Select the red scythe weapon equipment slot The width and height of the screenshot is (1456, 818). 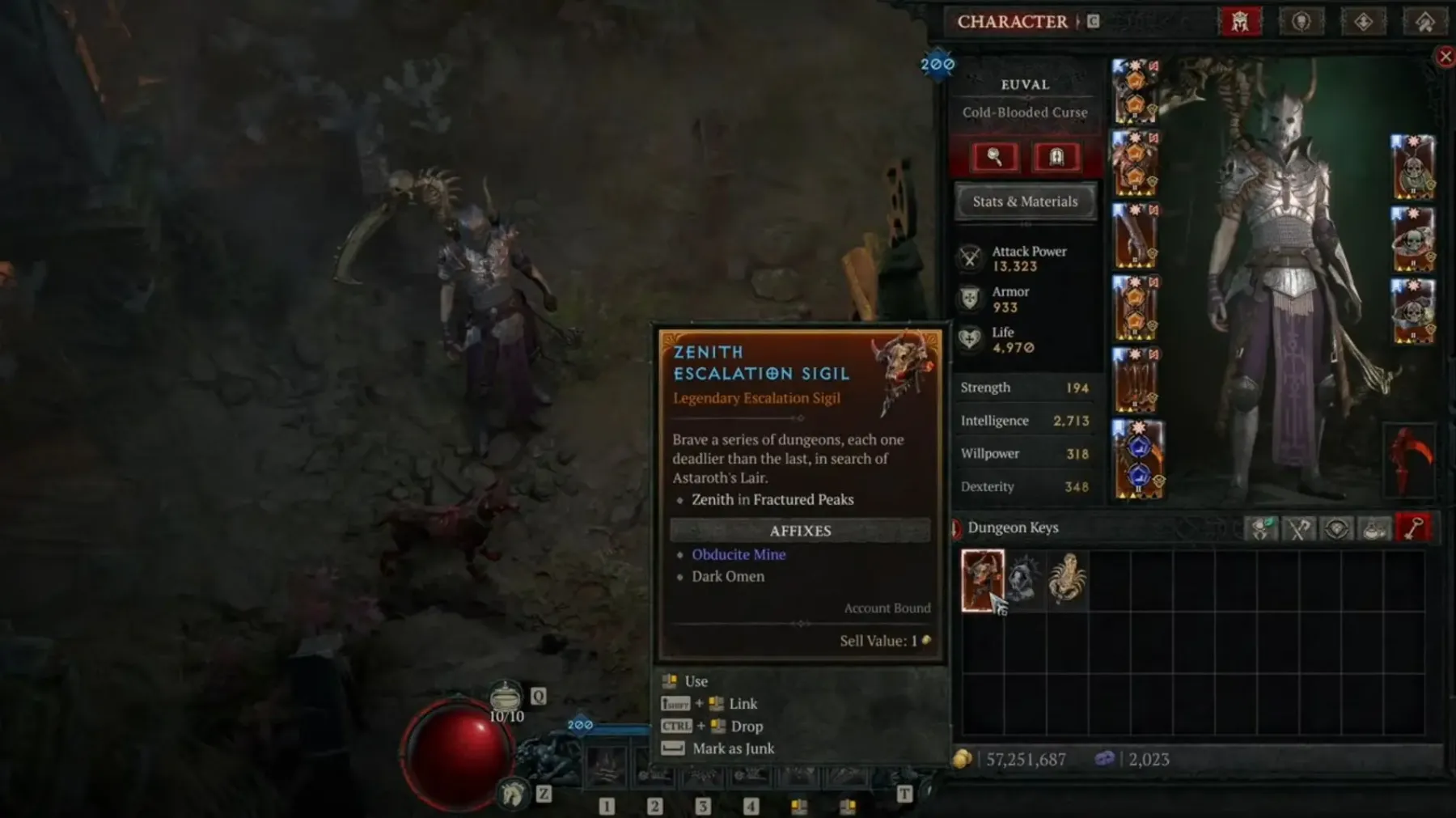[1409, 459]
